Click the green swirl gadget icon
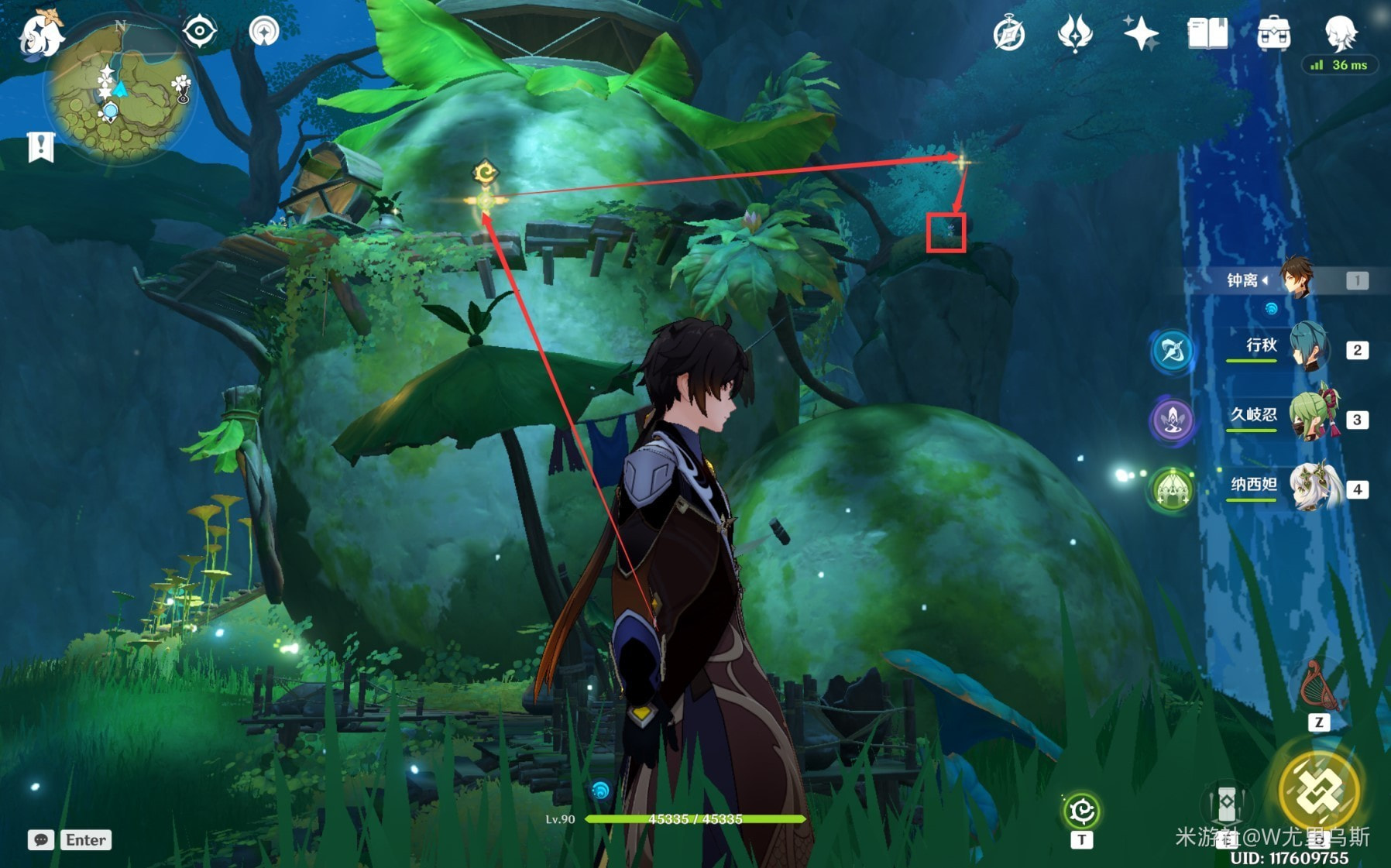The image size is (1391, 868). [1081, 811]
